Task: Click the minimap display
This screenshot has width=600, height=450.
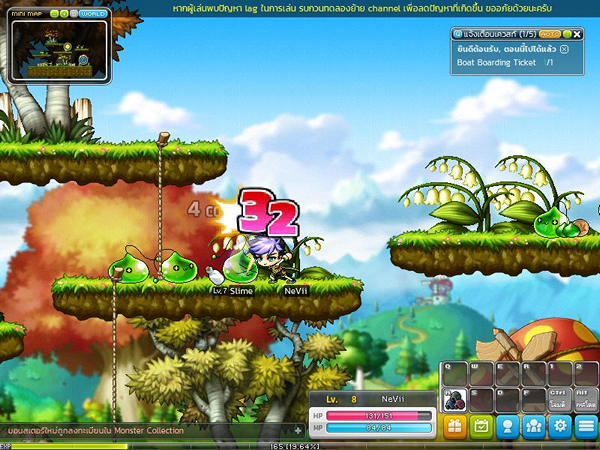Action: (55, 50)
